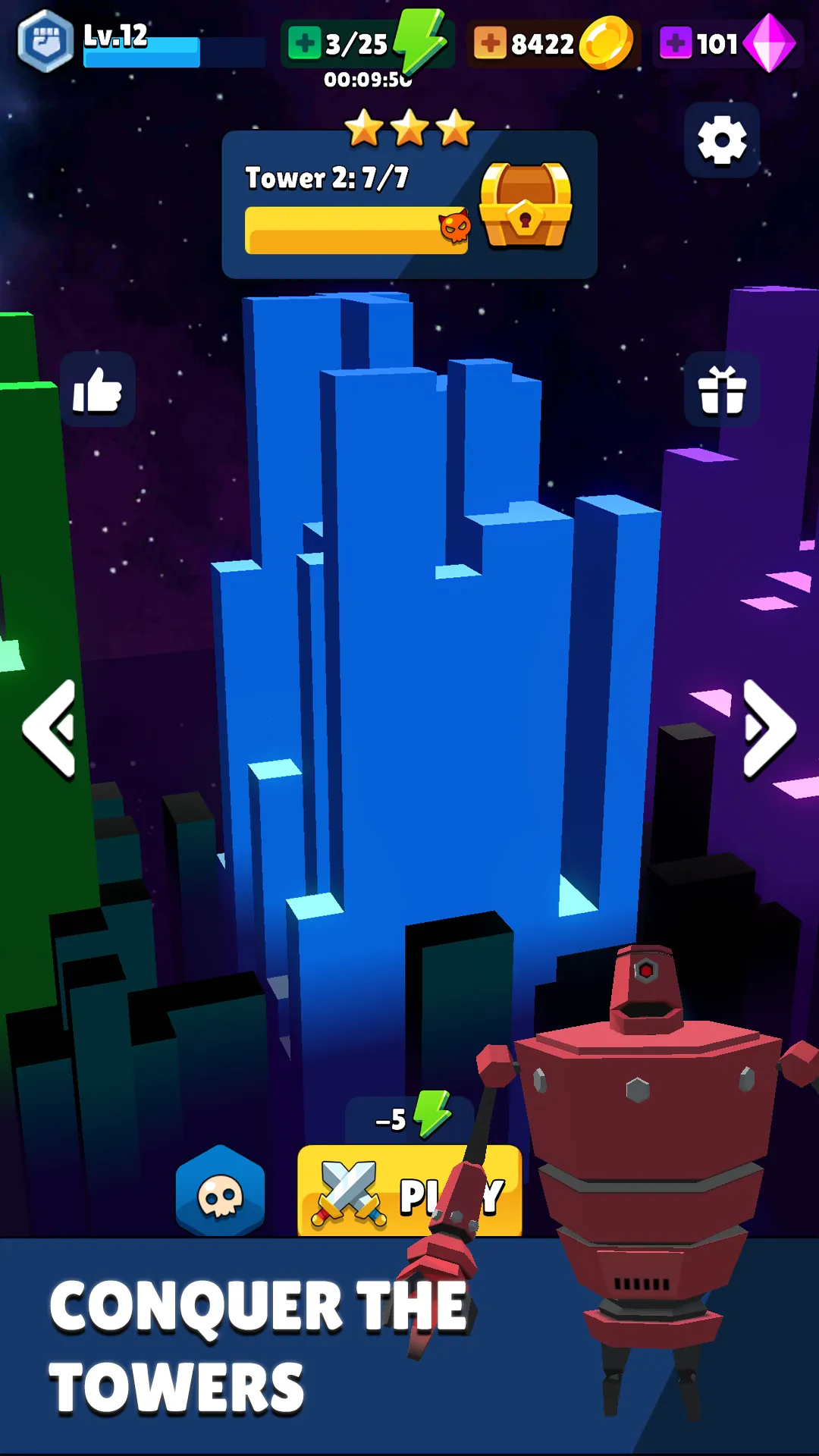The height and width of the screenshot is (1456, 819).
Task: Open the settings gear menu
Action: 721,140
